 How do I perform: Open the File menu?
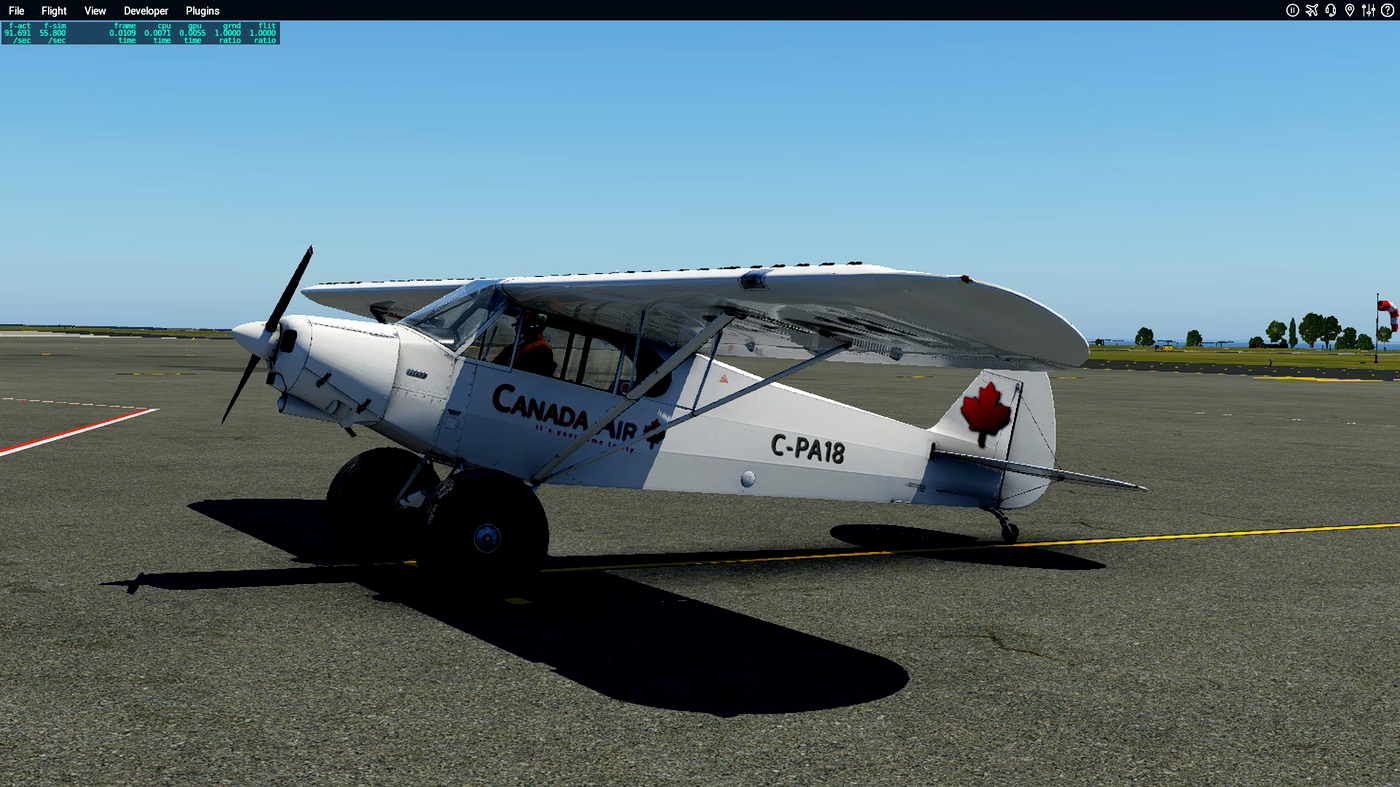(16, 10)
